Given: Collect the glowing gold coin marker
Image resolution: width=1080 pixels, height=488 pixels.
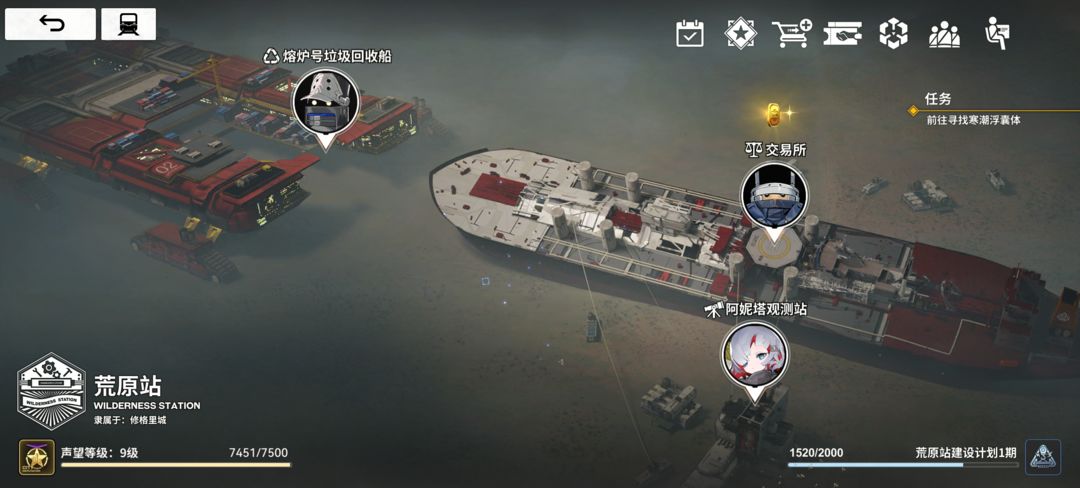Looking at the screenshot, I should point(773,113).
